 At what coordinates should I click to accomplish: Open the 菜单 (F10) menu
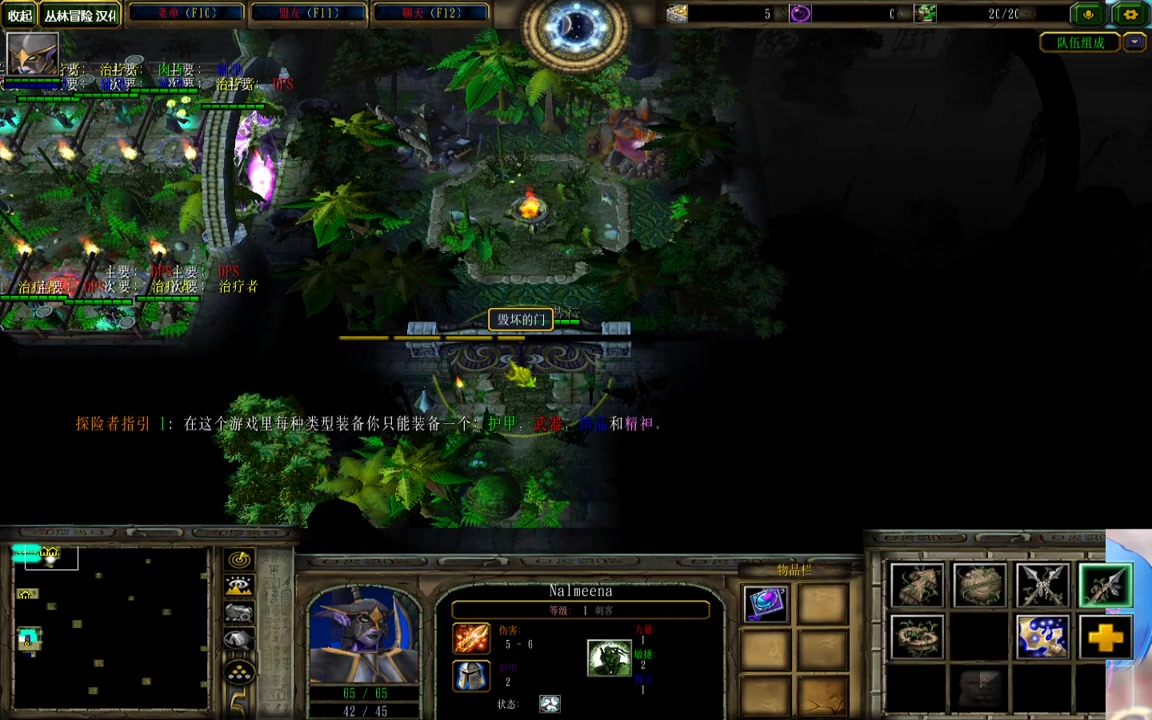(187, 13)
